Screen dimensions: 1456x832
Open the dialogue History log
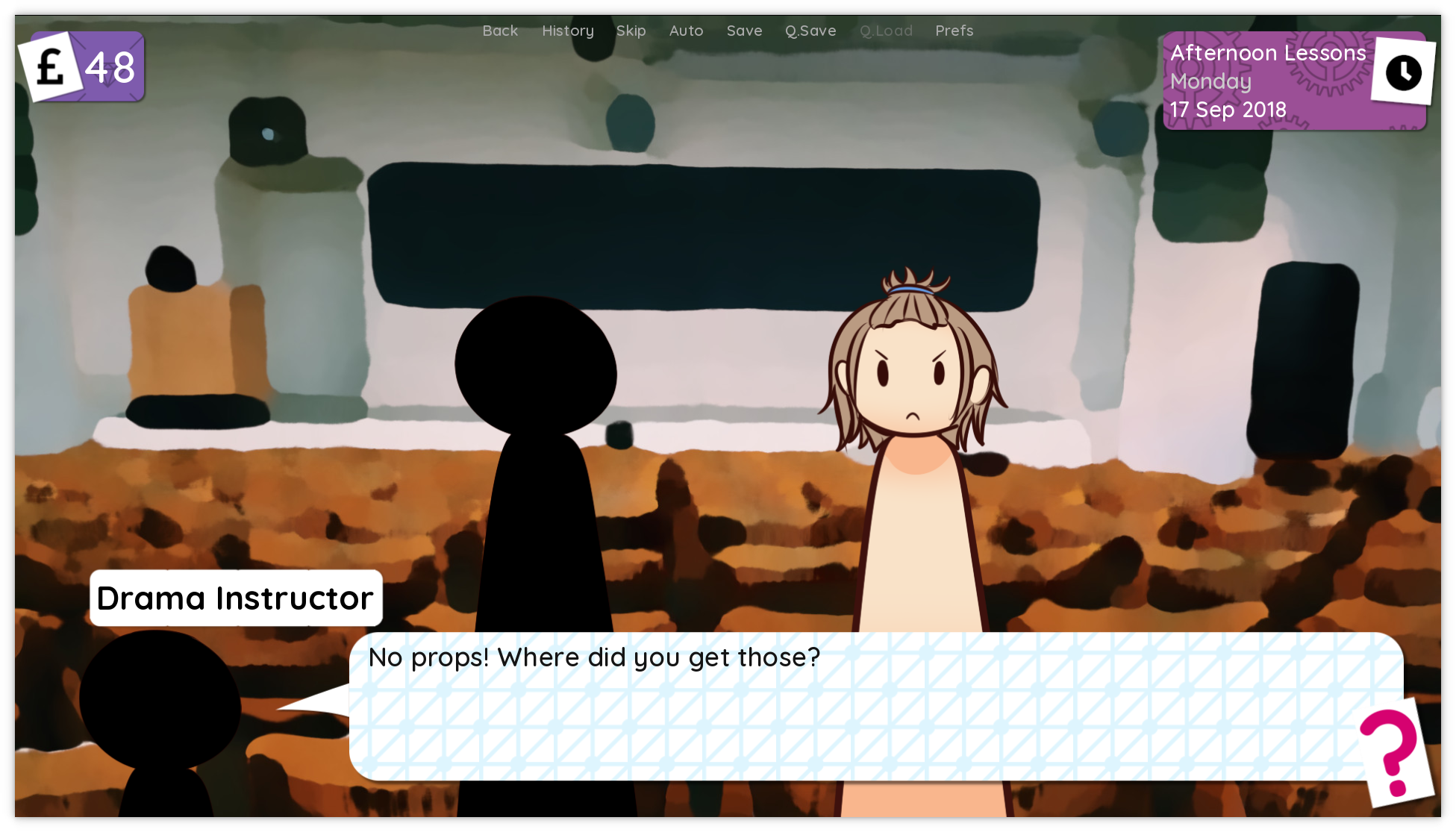pyautogui.click(x=567, y=31)
